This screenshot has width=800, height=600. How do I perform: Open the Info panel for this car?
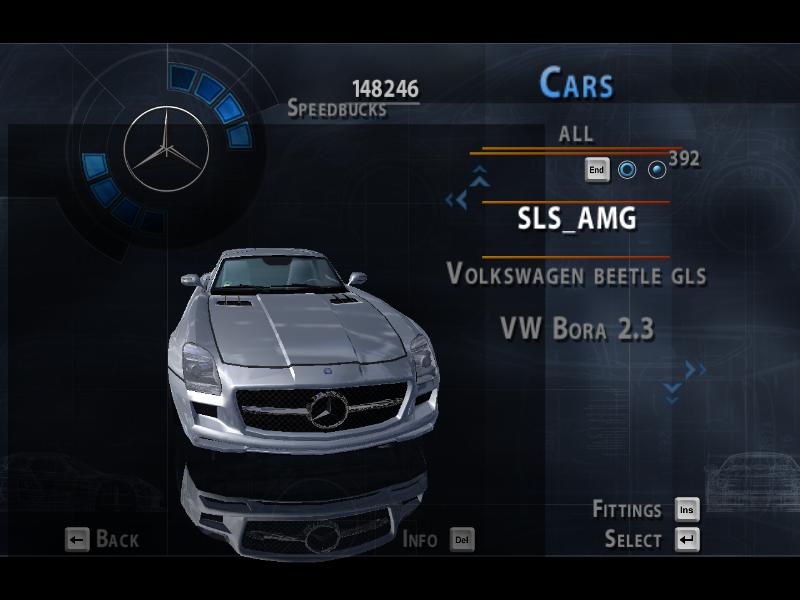coord(437,540)
